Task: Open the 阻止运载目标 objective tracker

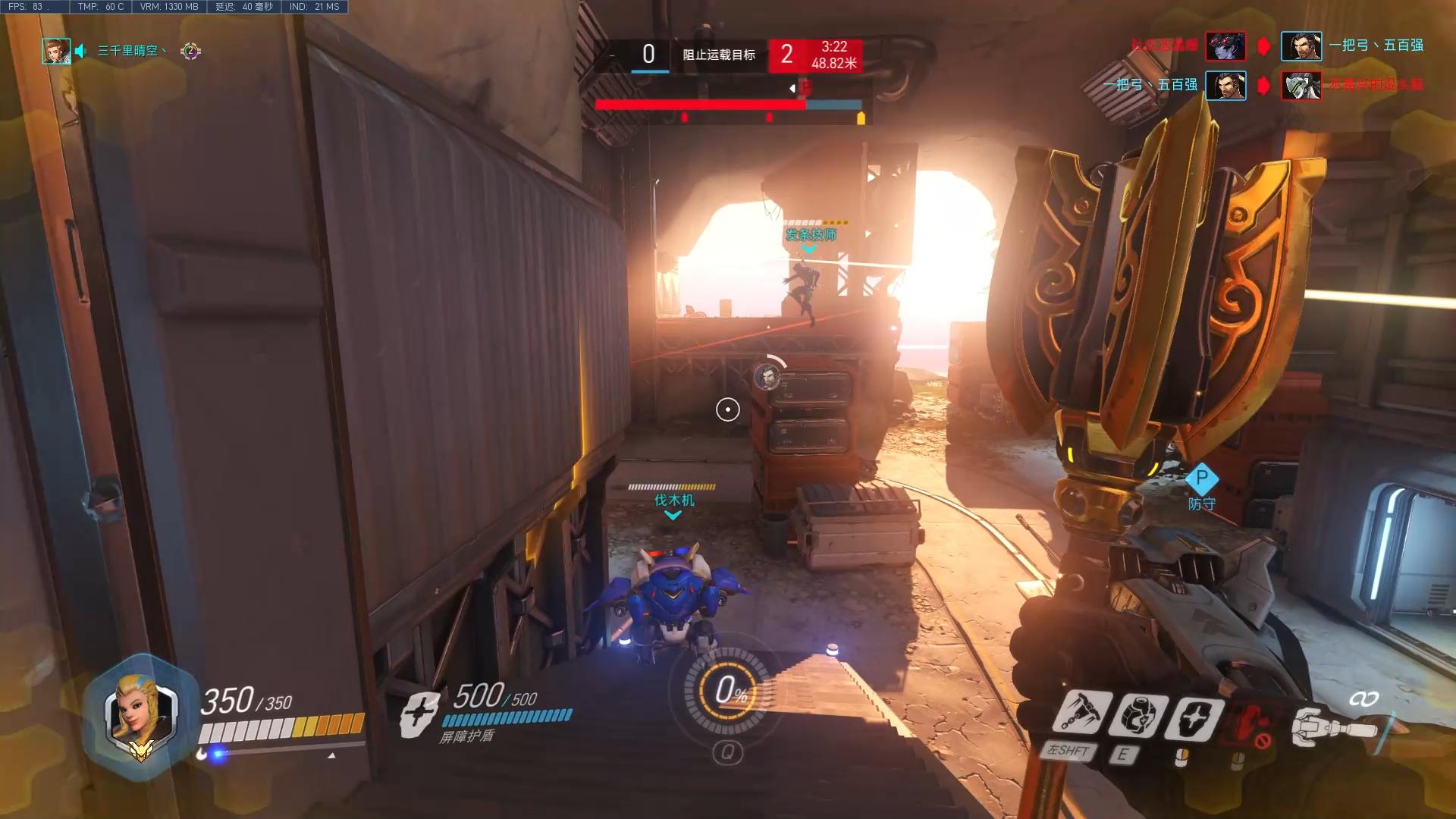Action: pos(718,55)
